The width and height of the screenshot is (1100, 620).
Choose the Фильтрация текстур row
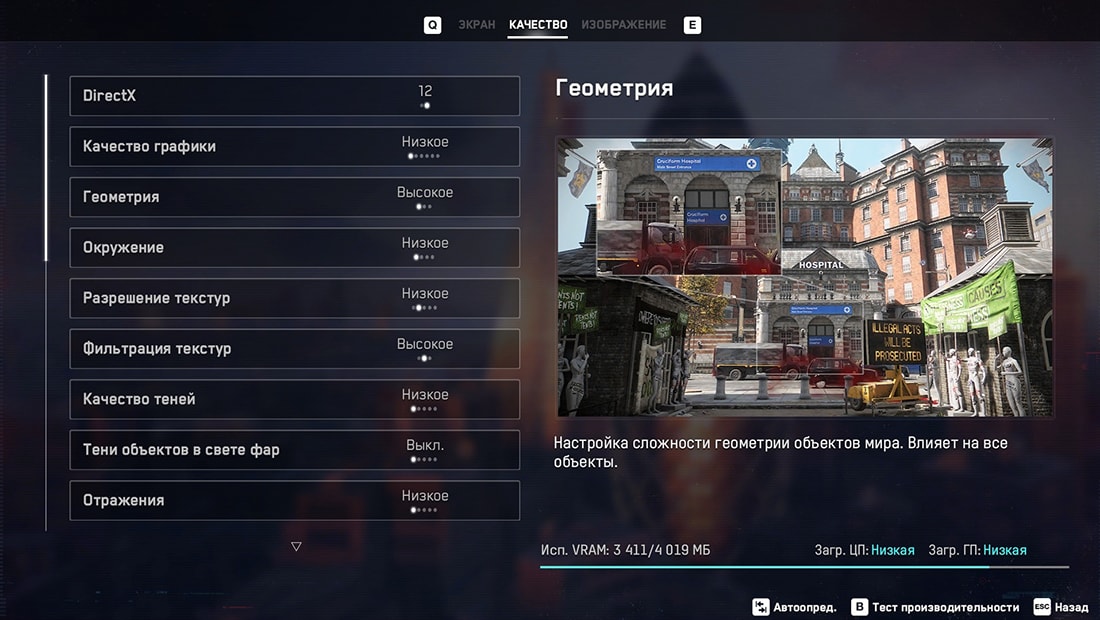(294, 349)
